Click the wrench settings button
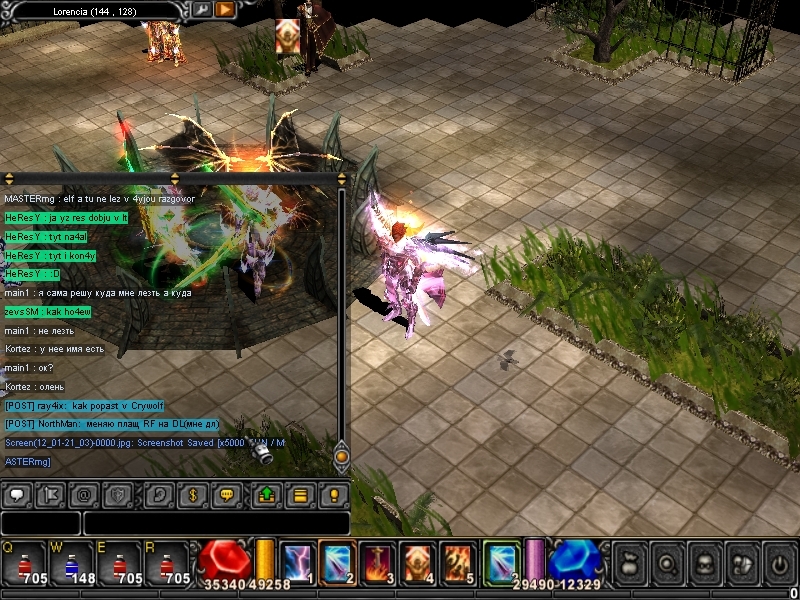This screenshot has height=600, width=800. (x=202, y=9)
